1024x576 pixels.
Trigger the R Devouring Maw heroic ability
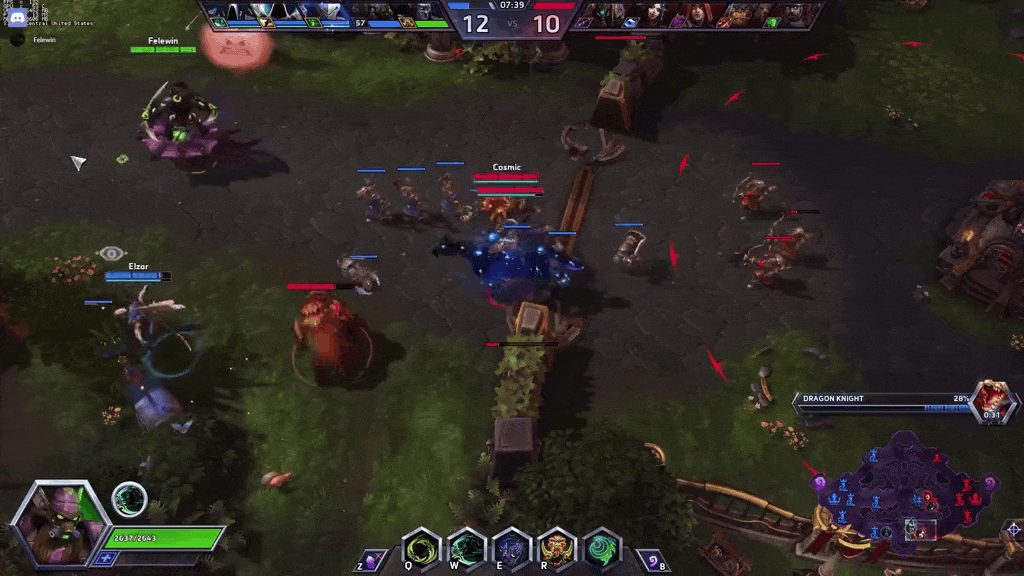point(557,549)
